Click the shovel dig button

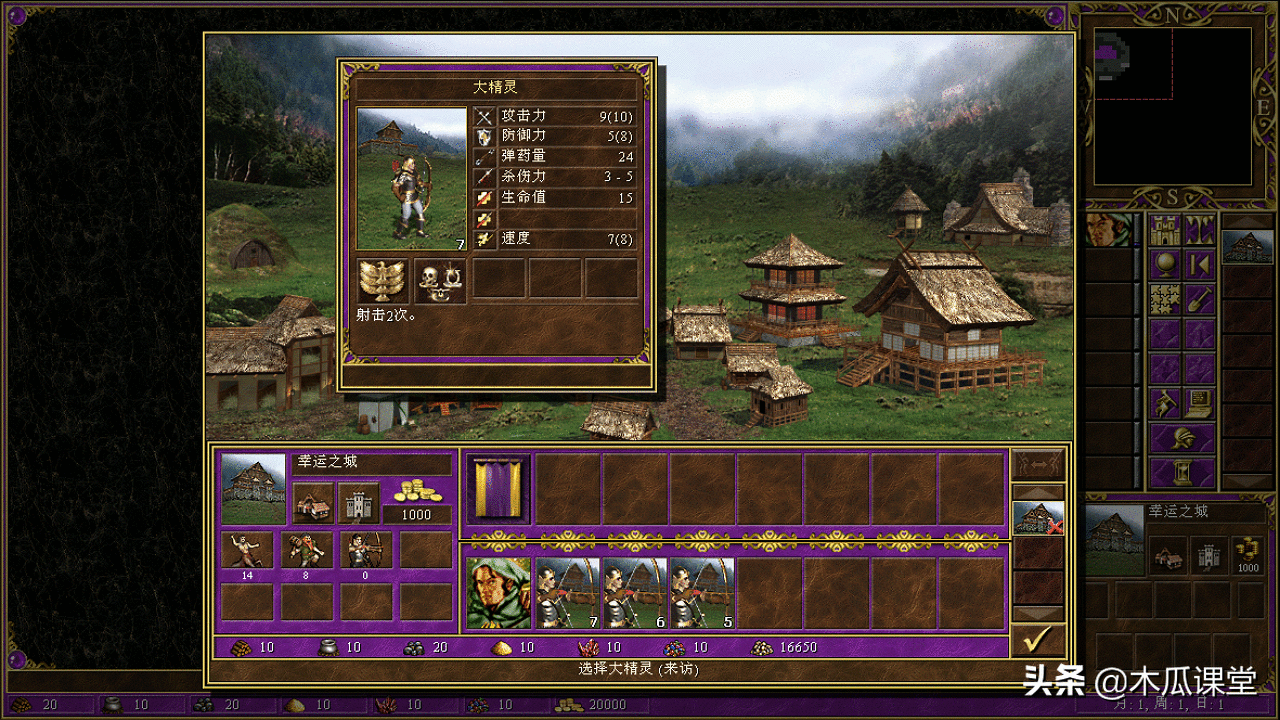pos(1200,299)
